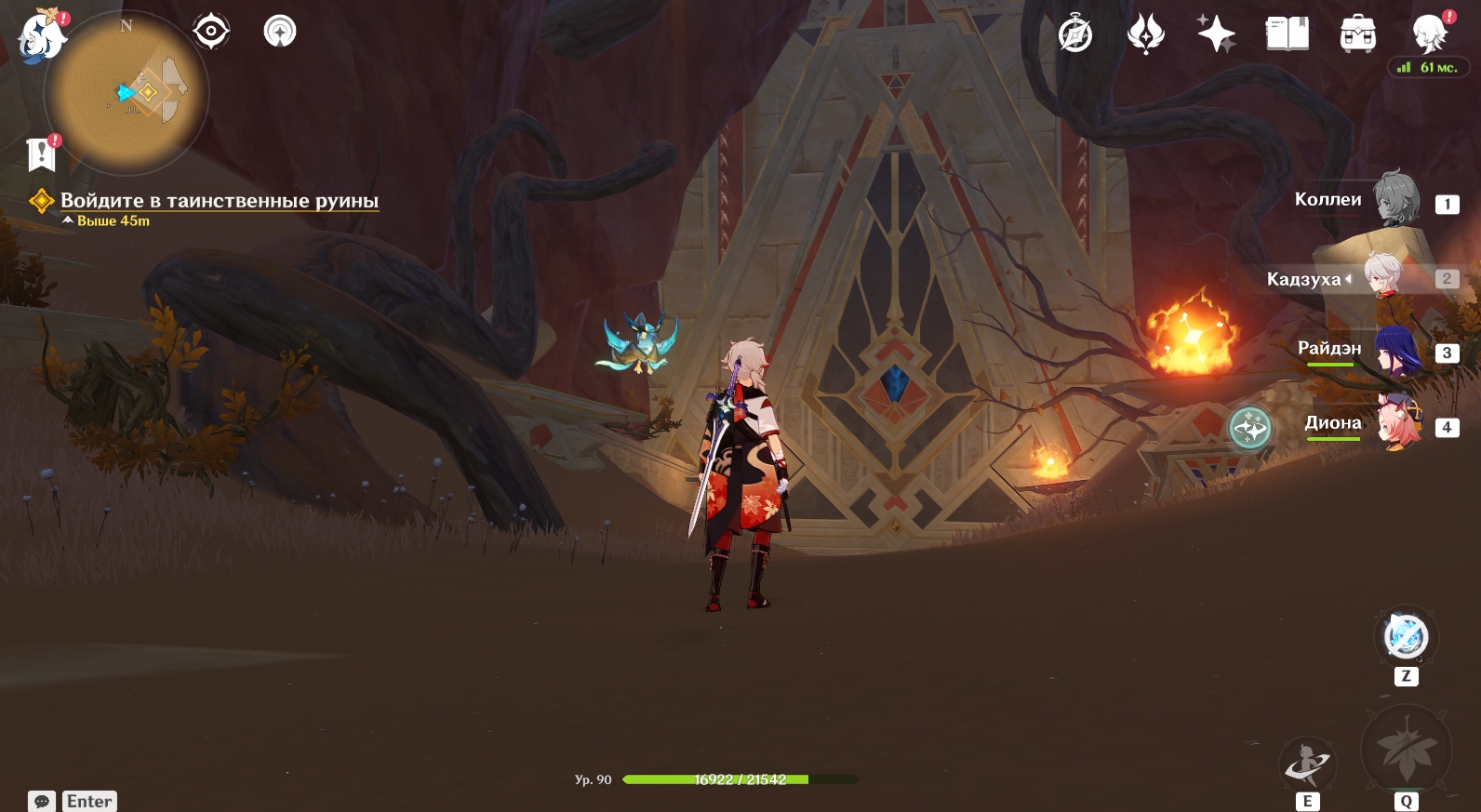Open the Adventurer Handbook book icon

click(1287, 34)
